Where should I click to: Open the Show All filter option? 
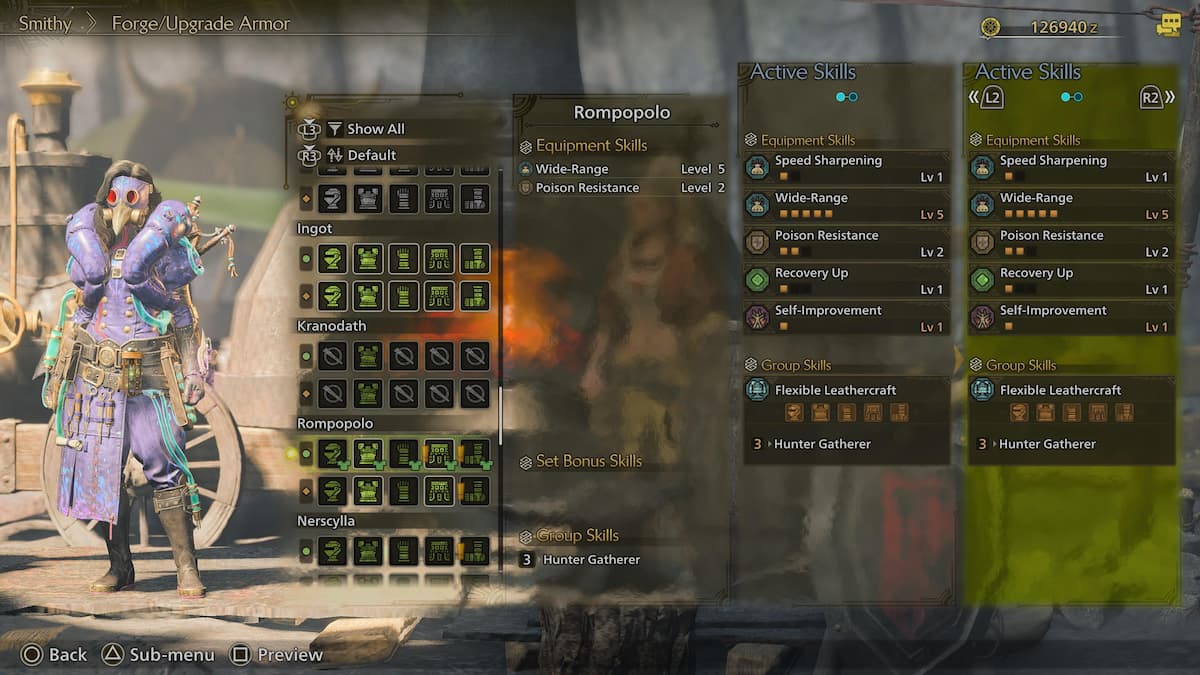(x=375, y=129)
